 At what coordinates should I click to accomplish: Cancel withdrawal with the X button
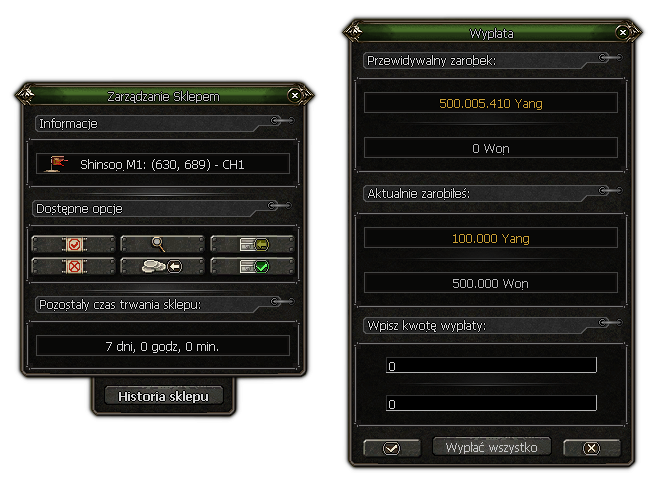click(591, 447)
